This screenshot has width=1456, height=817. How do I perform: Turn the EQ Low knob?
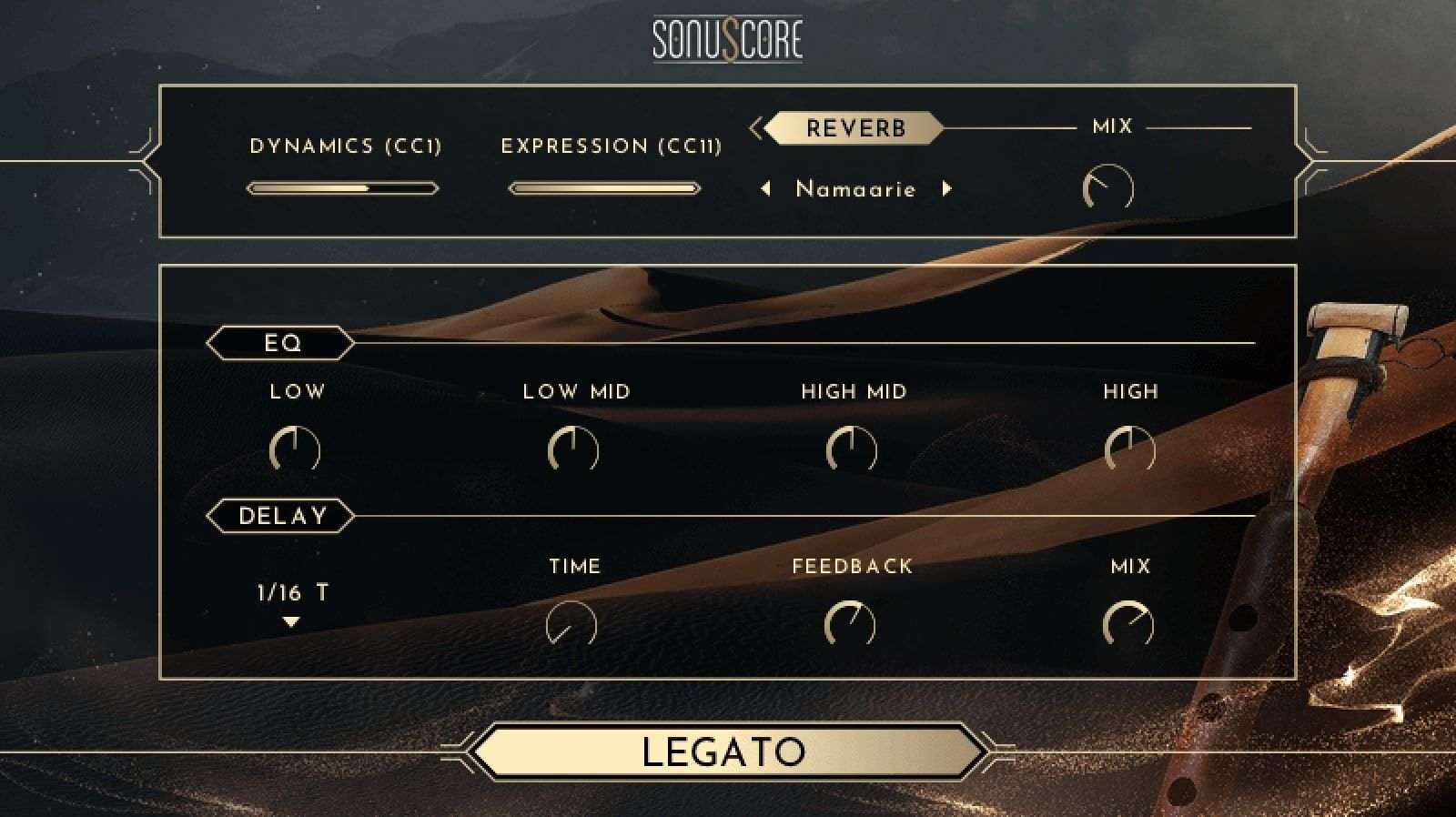(x=293, y=449)
